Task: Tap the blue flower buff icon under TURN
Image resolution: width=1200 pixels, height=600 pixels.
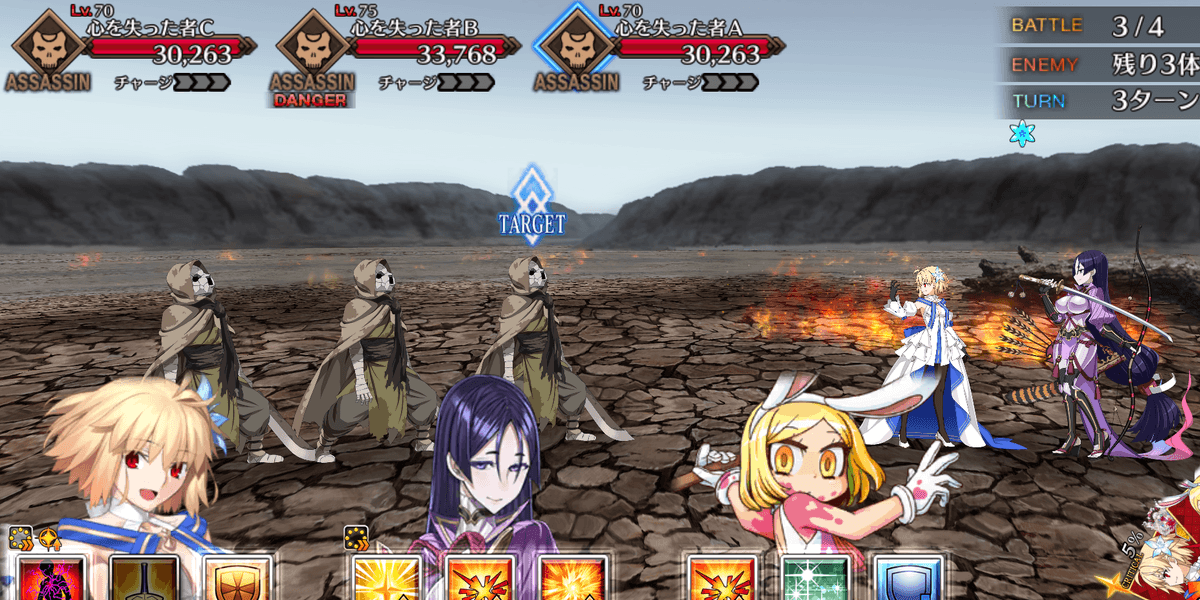Action: coord(1022,134)
